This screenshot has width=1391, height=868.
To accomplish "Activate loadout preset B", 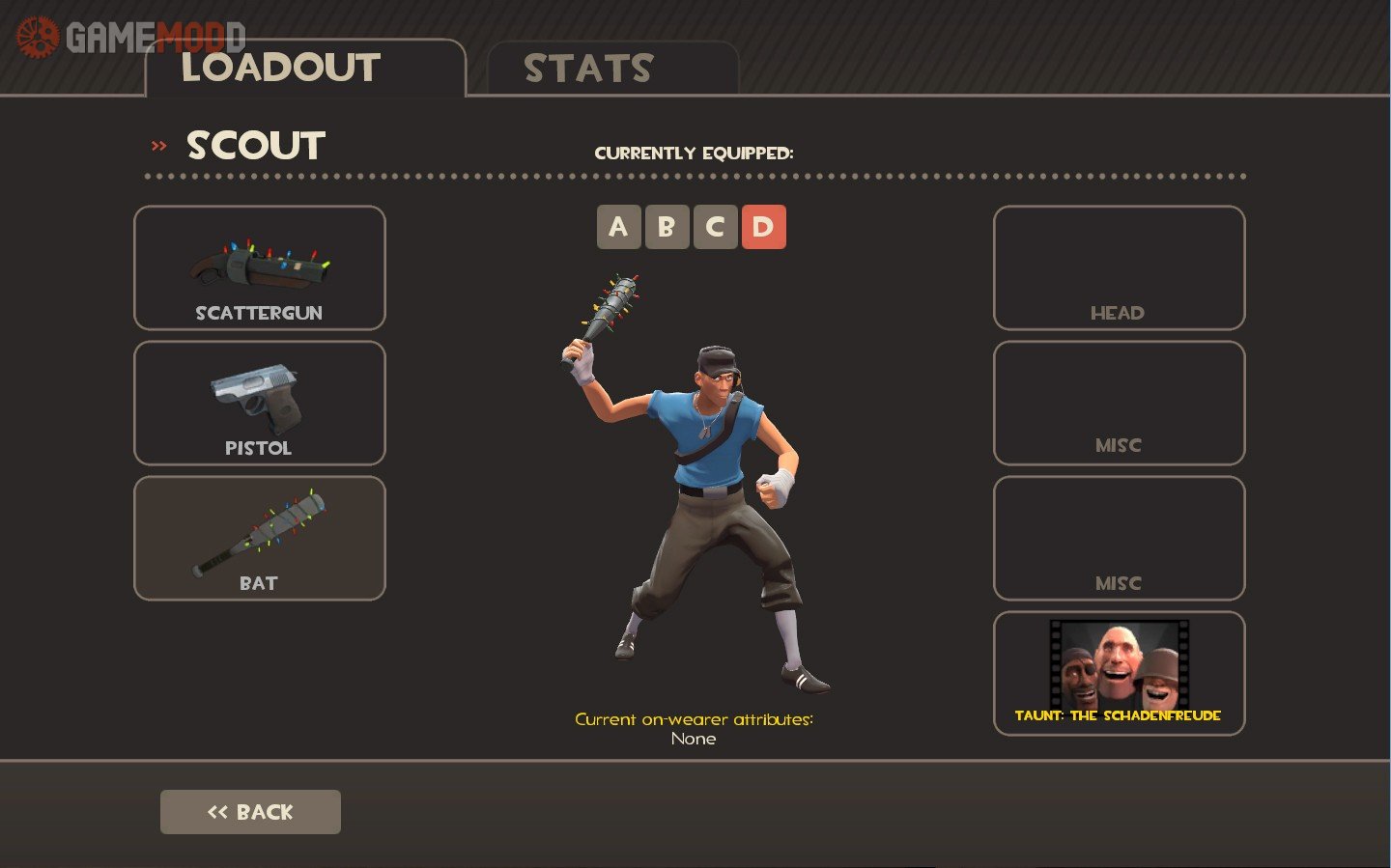I will click(667, 228).
